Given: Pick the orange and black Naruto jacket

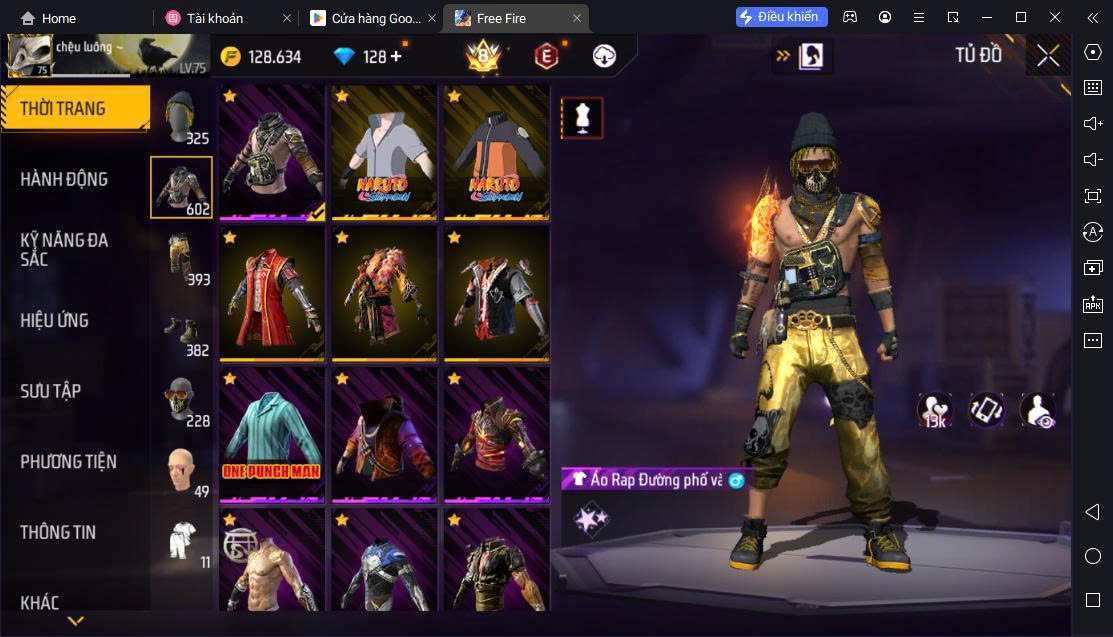Looking at the screenshot, I should (x=496, y=152).
